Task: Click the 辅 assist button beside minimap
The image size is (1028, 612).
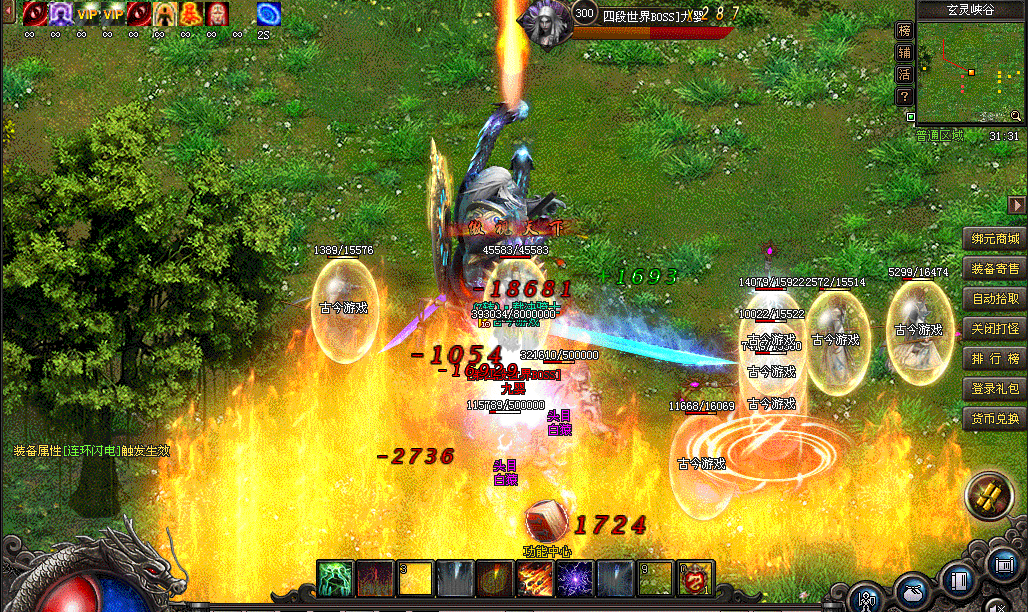Action: tap(904, 53)
